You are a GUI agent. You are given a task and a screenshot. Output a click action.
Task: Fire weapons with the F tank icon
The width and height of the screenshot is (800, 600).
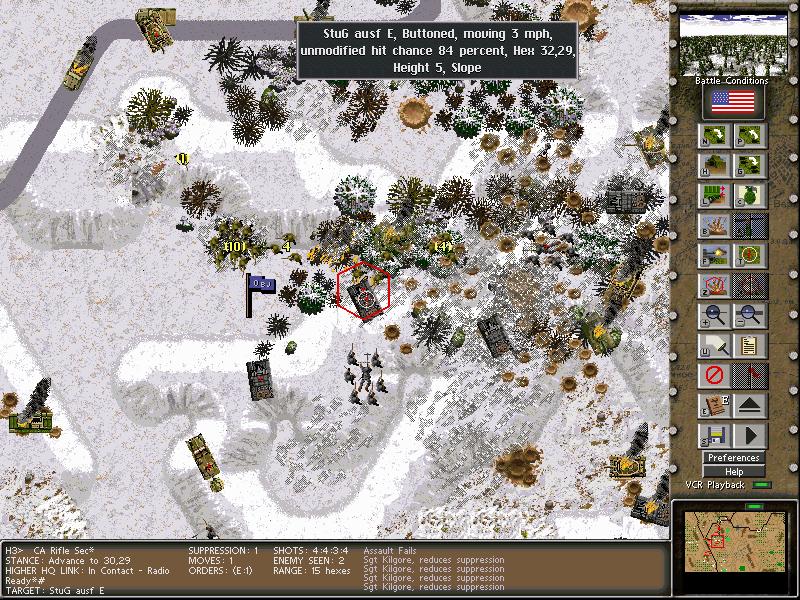(x=715, y=256)
